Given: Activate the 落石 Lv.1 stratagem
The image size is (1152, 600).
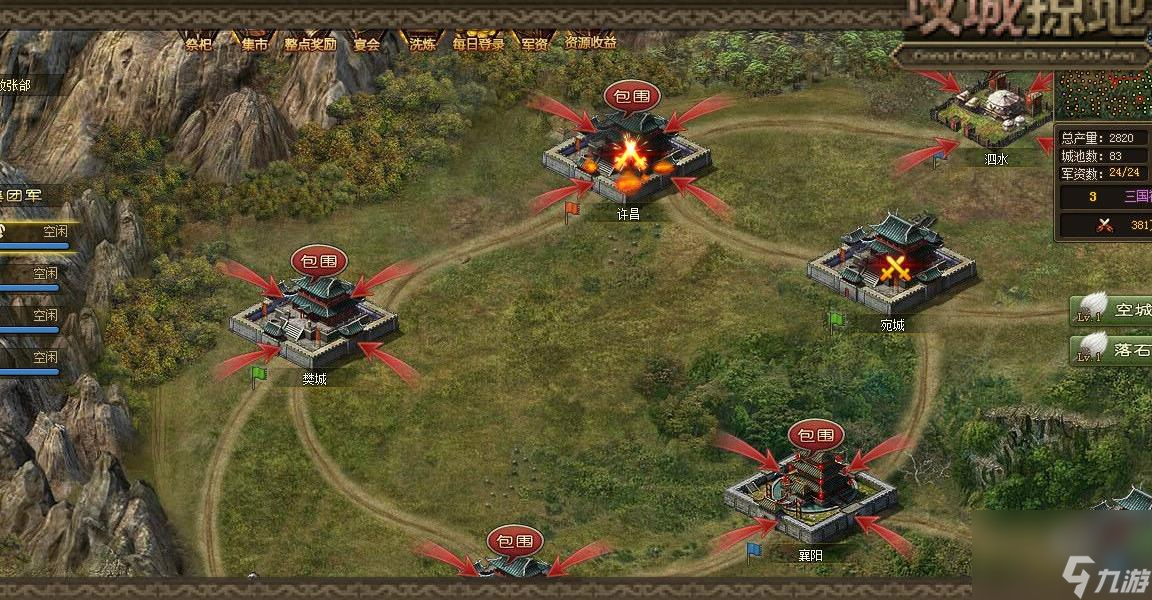Looking at the screenshot, I should (1112, 350).
